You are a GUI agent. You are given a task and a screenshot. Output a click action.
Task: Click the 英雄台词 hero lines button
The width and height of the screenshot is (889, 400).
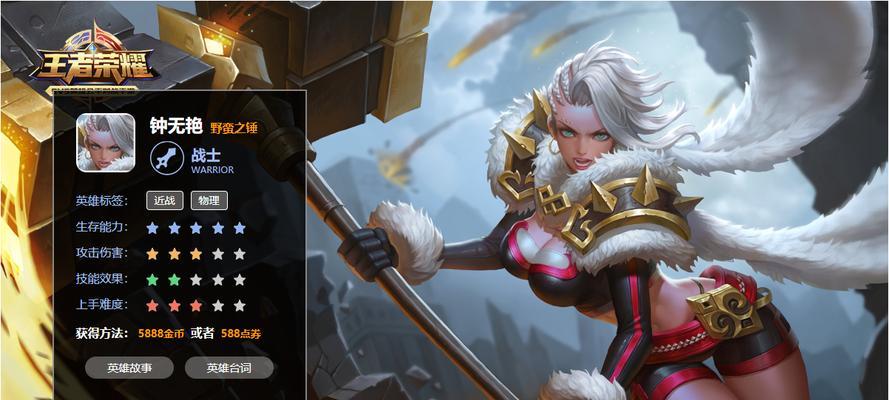pos(228,368)
